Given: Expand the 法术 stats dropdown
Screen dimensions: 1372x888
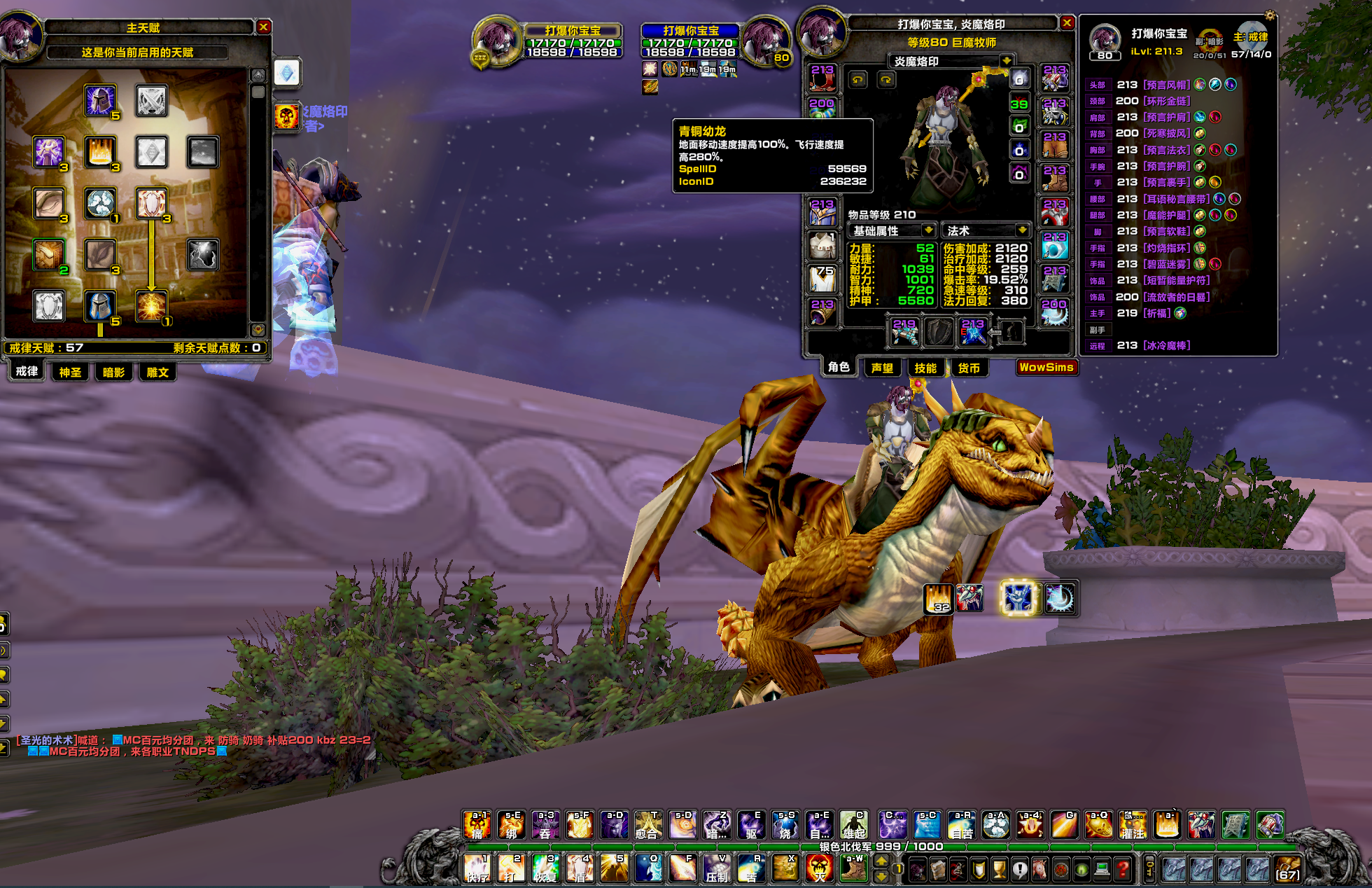Looking at the screenshot, I should coord(1022,230).
